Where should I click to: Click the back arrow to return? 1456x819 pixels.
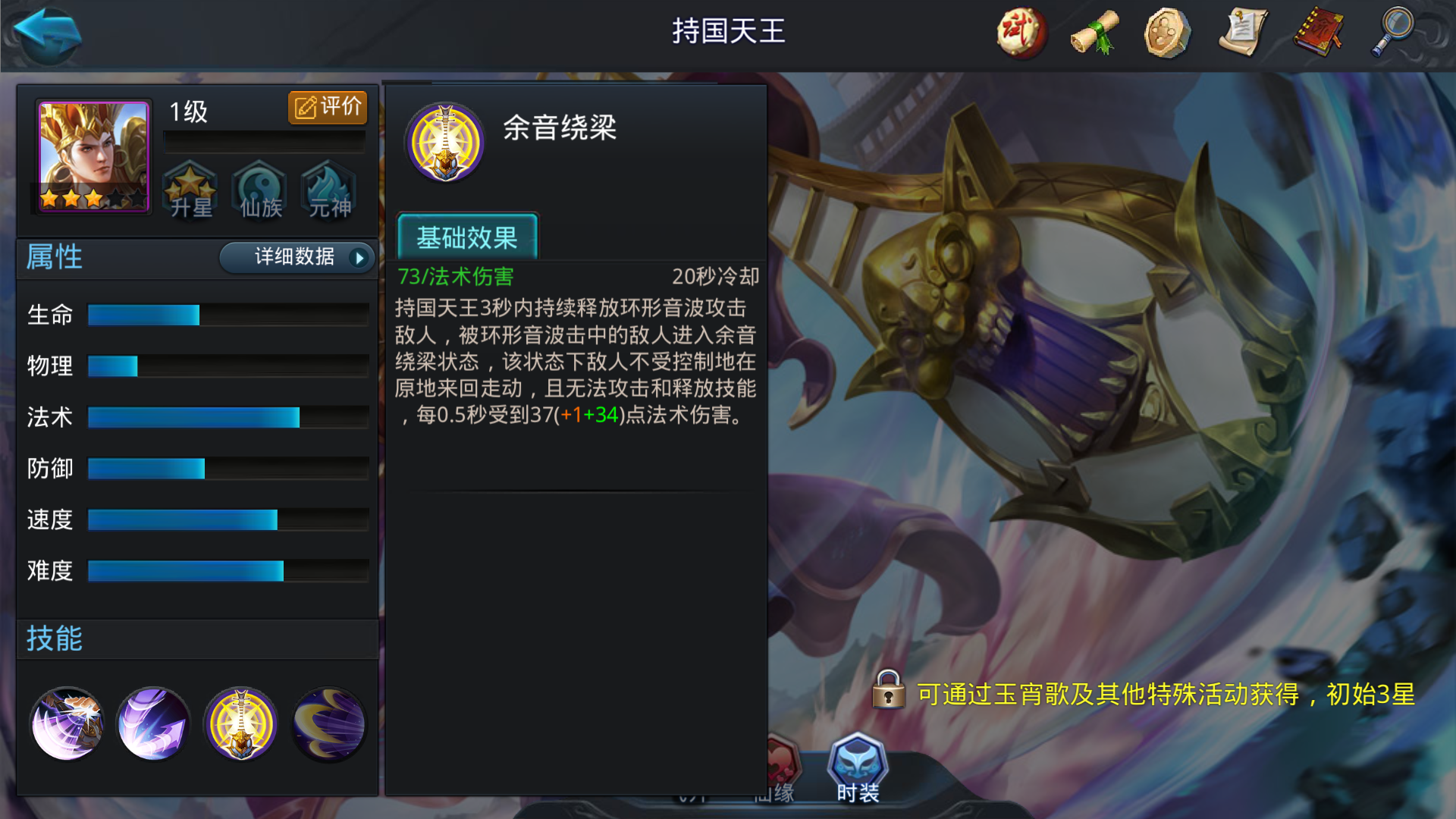tap(45, 34)
